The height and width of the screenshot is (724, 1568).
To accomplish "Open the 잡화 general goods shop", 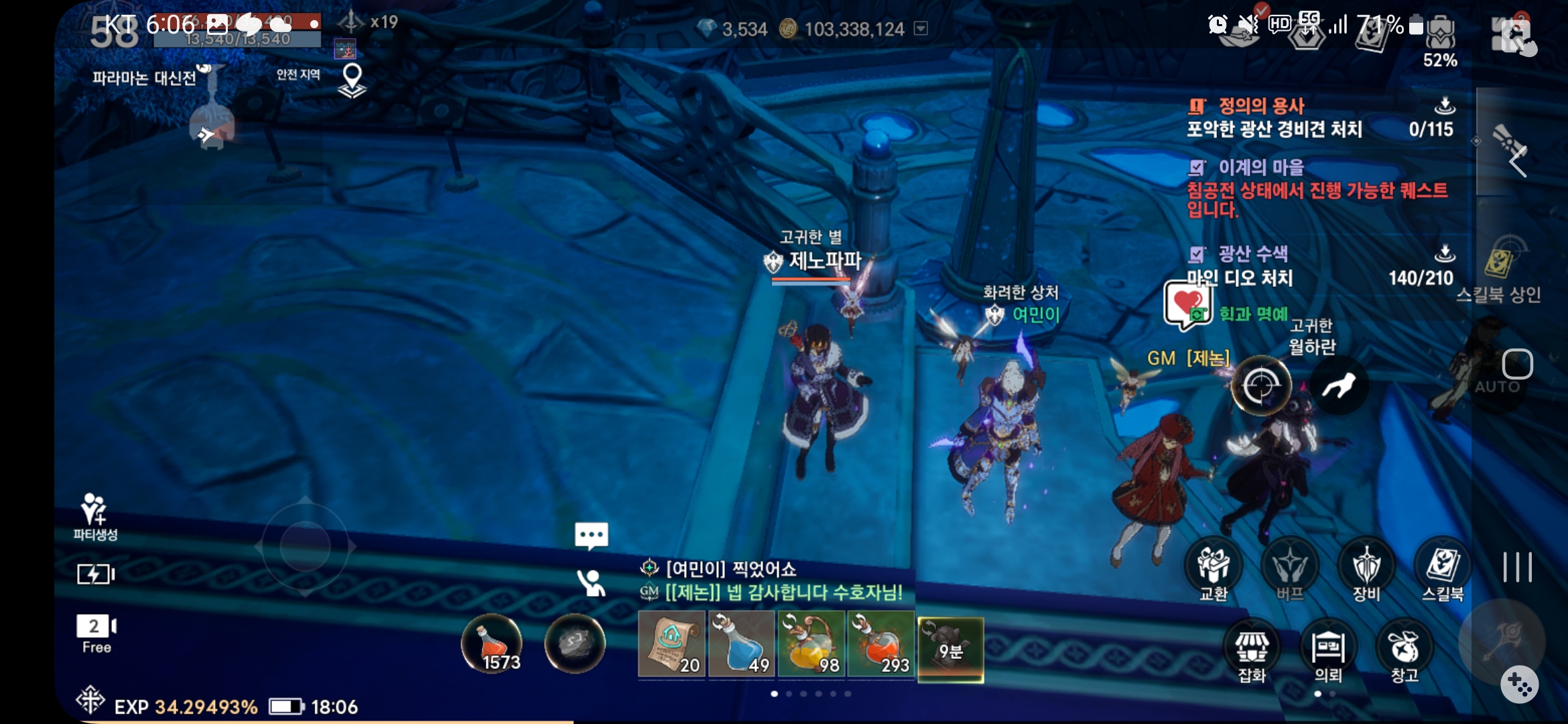I will click(1251, 649).
